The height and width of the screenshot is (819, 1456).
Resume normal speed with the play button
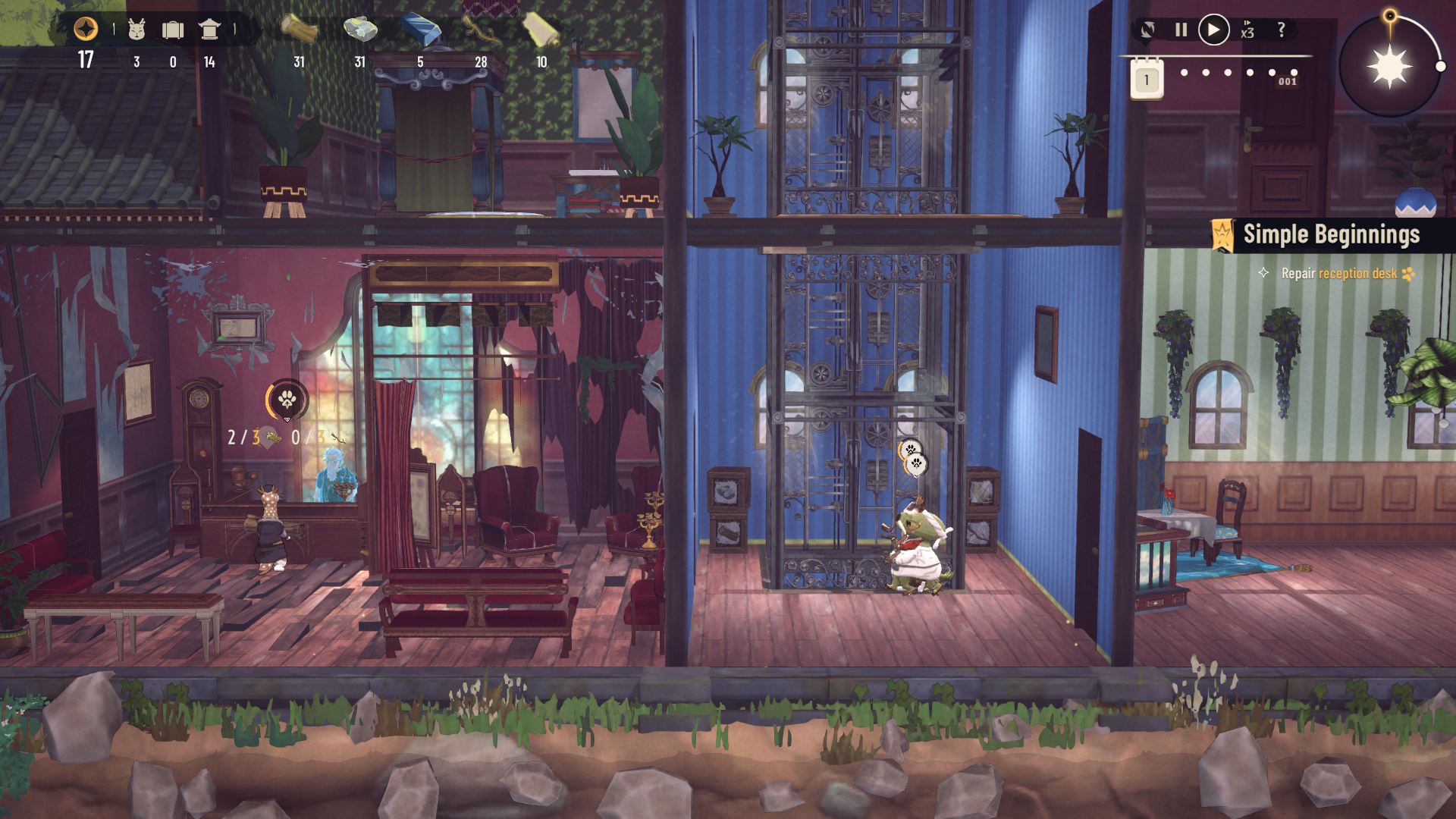(x=1213, y=30)
